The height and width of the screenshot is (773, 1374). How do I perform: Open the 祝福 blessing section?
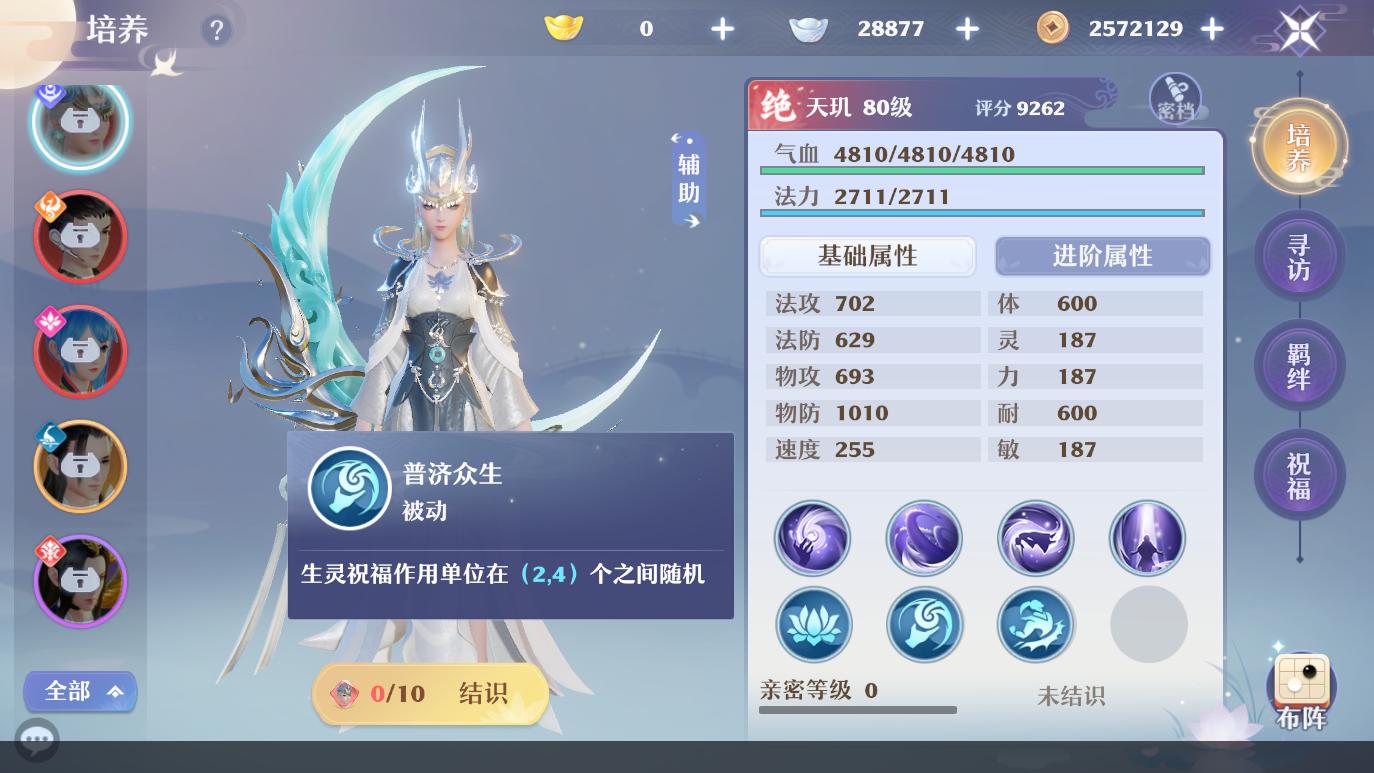(x=1299, y=474)
